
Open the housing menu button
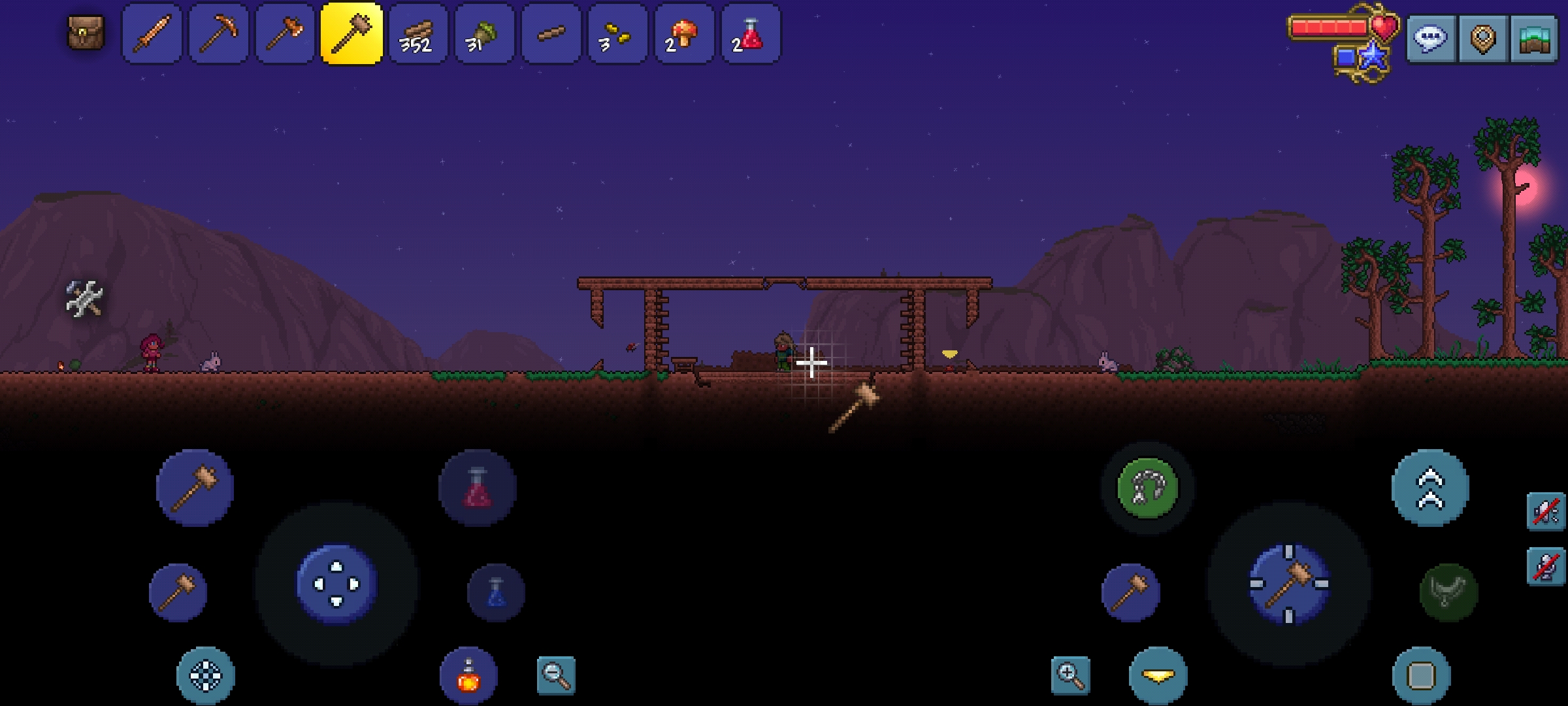(1534, 39)
